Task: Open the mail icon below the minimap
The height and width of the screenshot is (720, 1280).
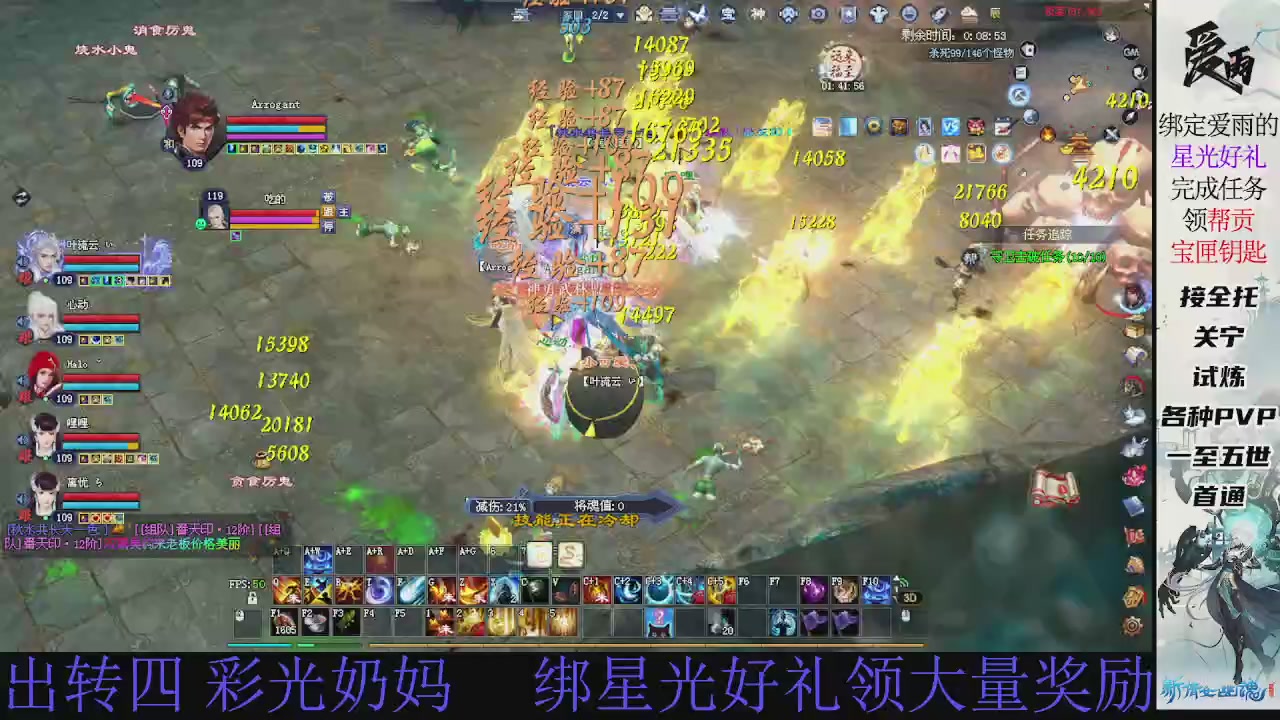Action: [1003, 126]
